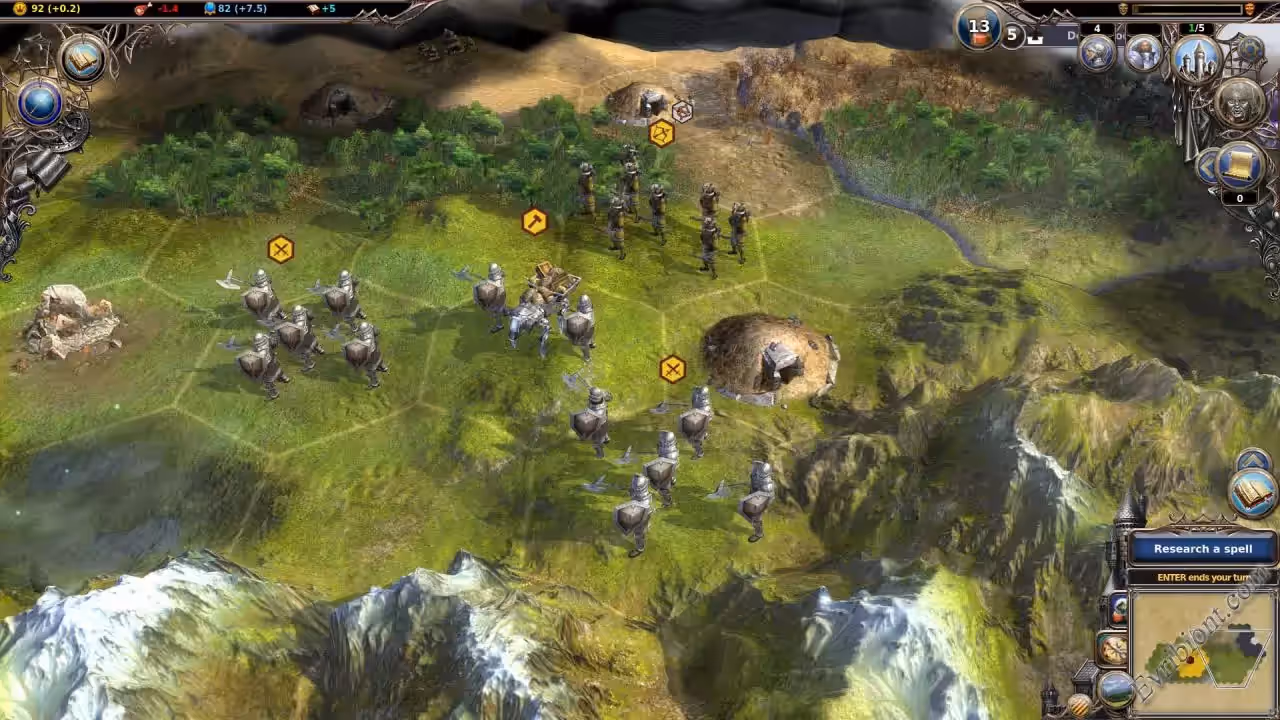Viewport: 1280px width, 720px height.
Task: Click the left-arrow button beside the scroll
Action: point(1207,166)
